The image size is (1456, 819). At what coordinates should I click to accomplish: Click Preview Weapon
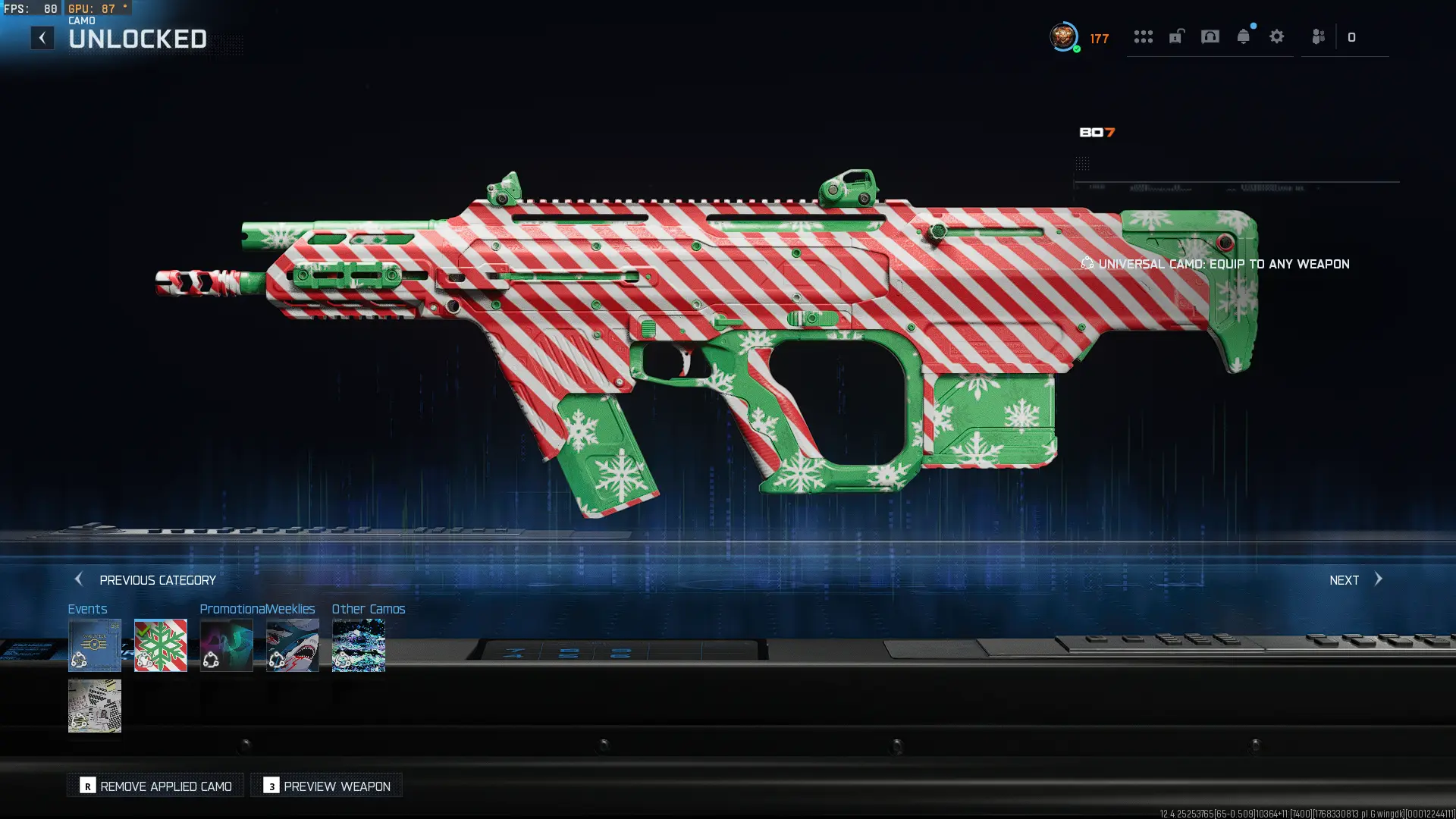pos(326,786)
